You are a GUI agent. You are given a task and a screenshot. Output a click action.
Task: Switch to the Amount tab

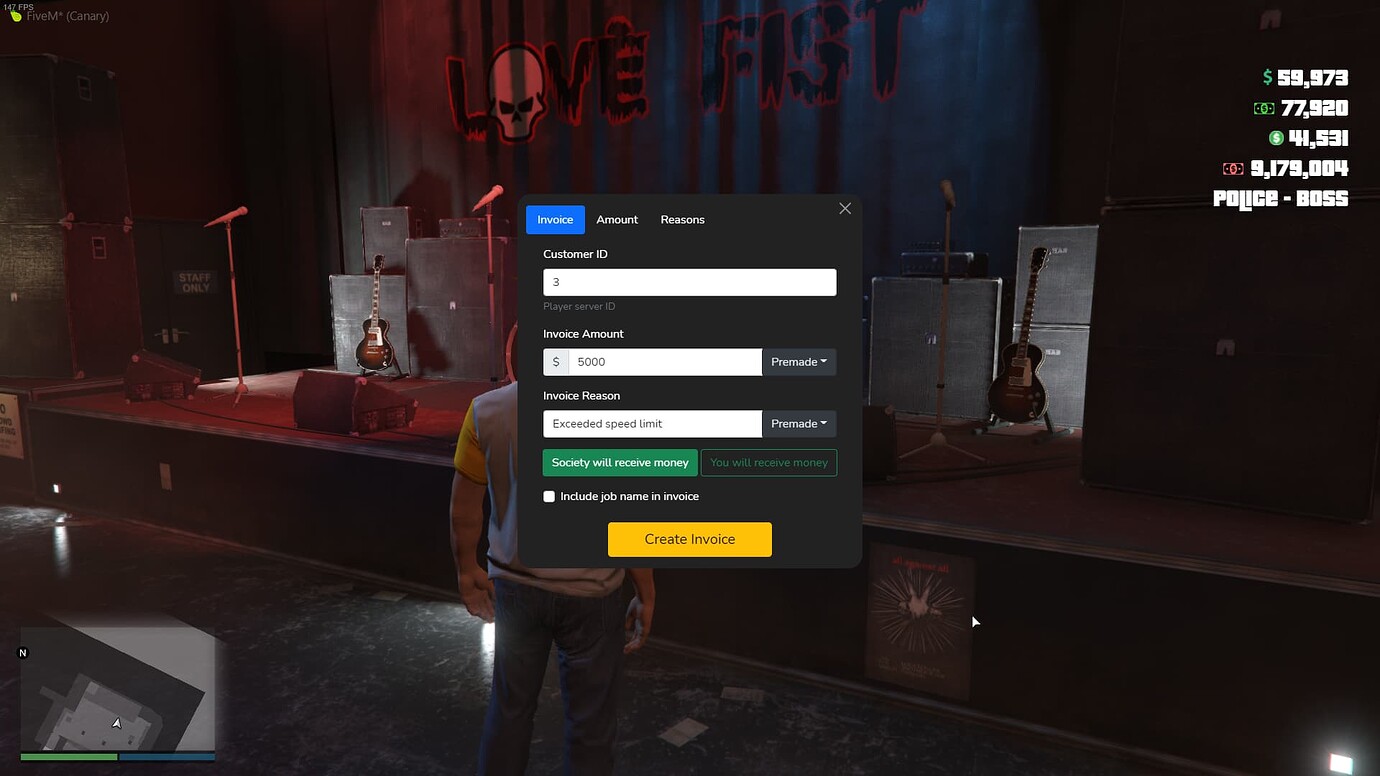[617, 219]
